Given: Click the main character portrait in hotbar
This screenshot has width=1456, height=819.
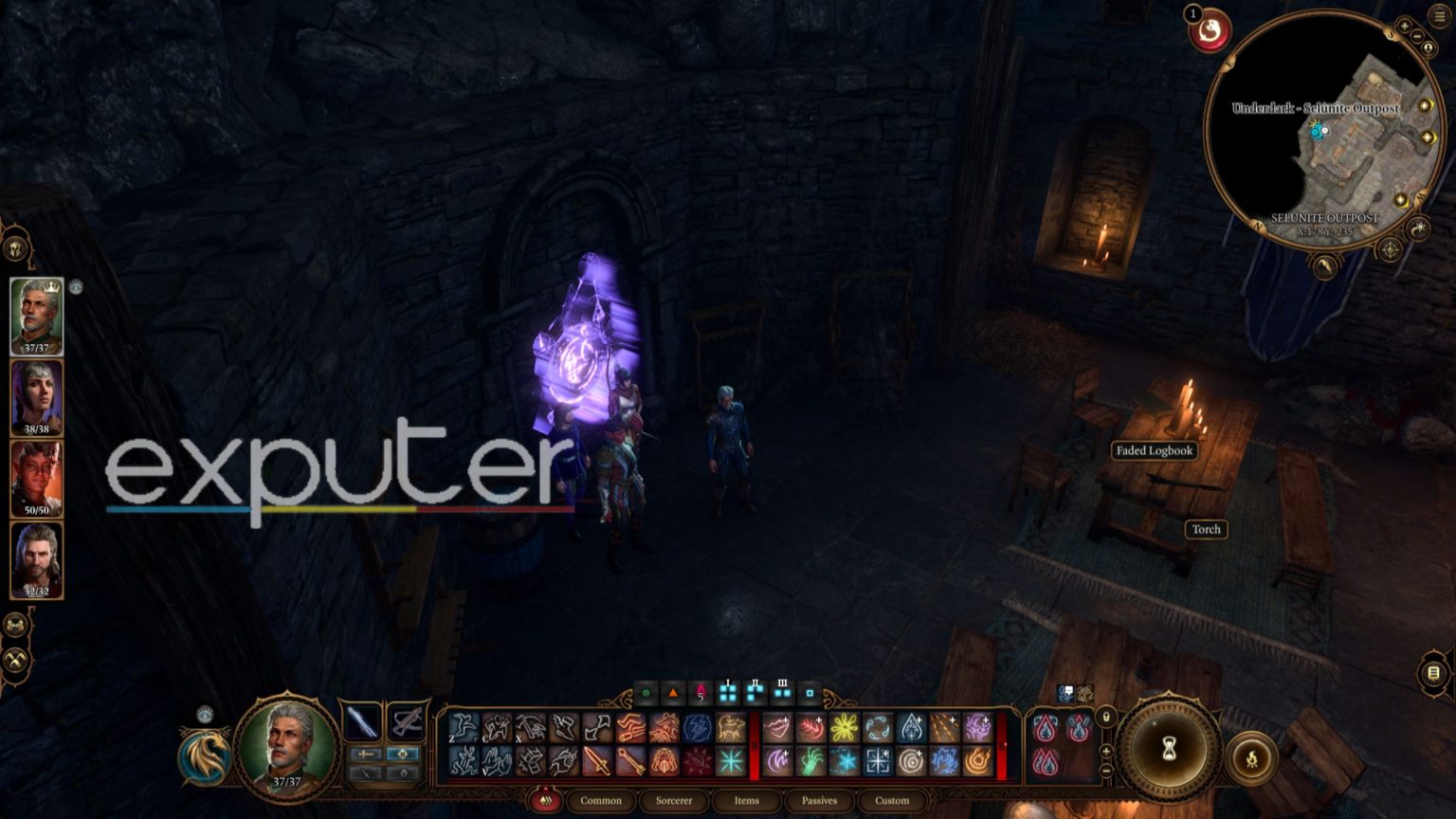Looking at the screenshot, I should (286, 750).
